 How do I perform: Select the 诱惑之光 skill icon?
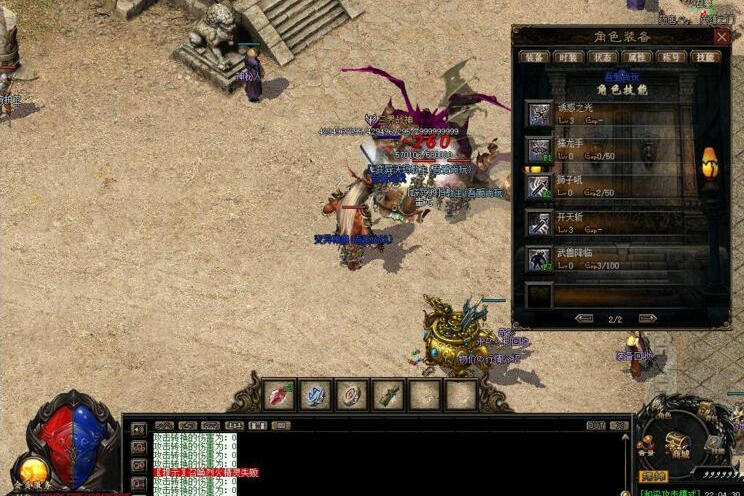[539, 113]
